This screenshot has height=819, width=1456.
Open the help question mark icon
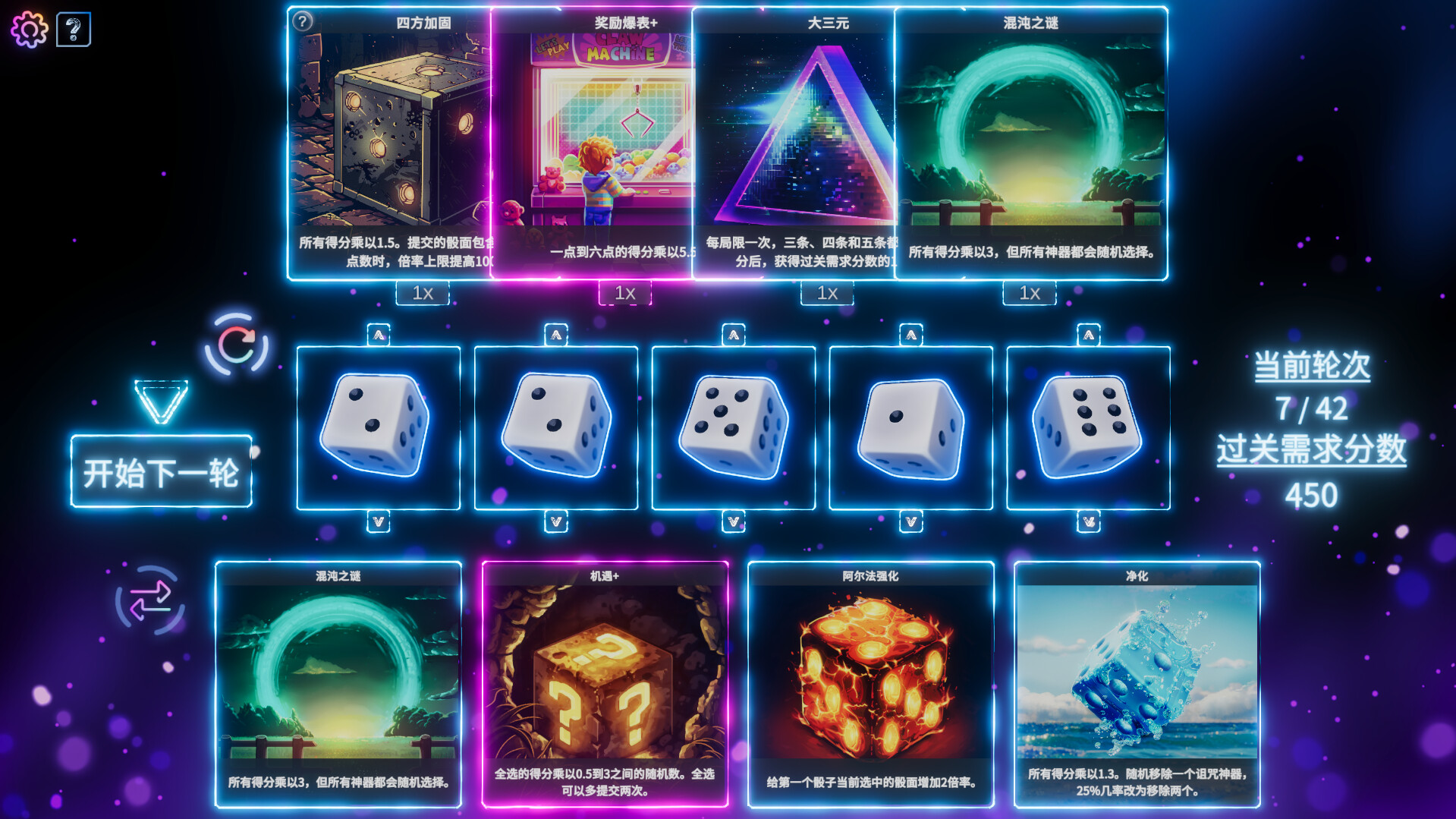point(74,28)
